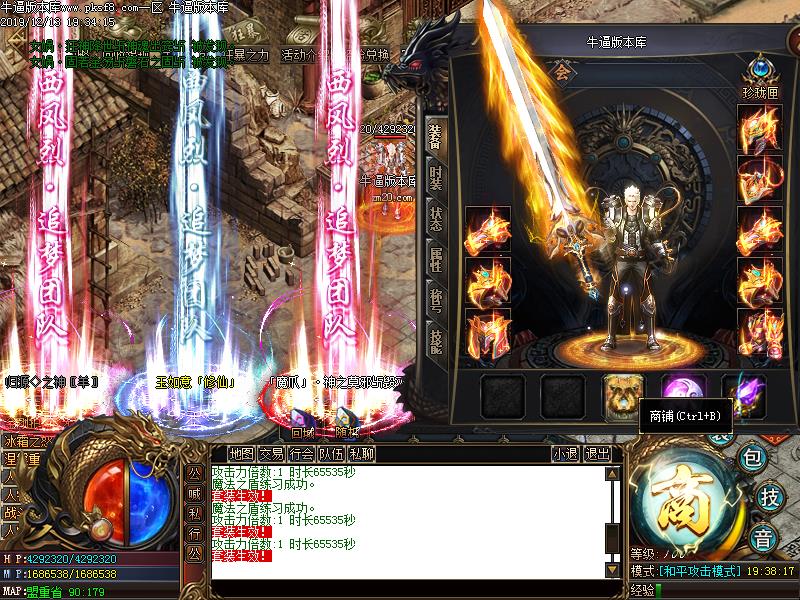Screen dimensions: 800x600
Task: Click the 退出 exit button
Action: point(597,453)
